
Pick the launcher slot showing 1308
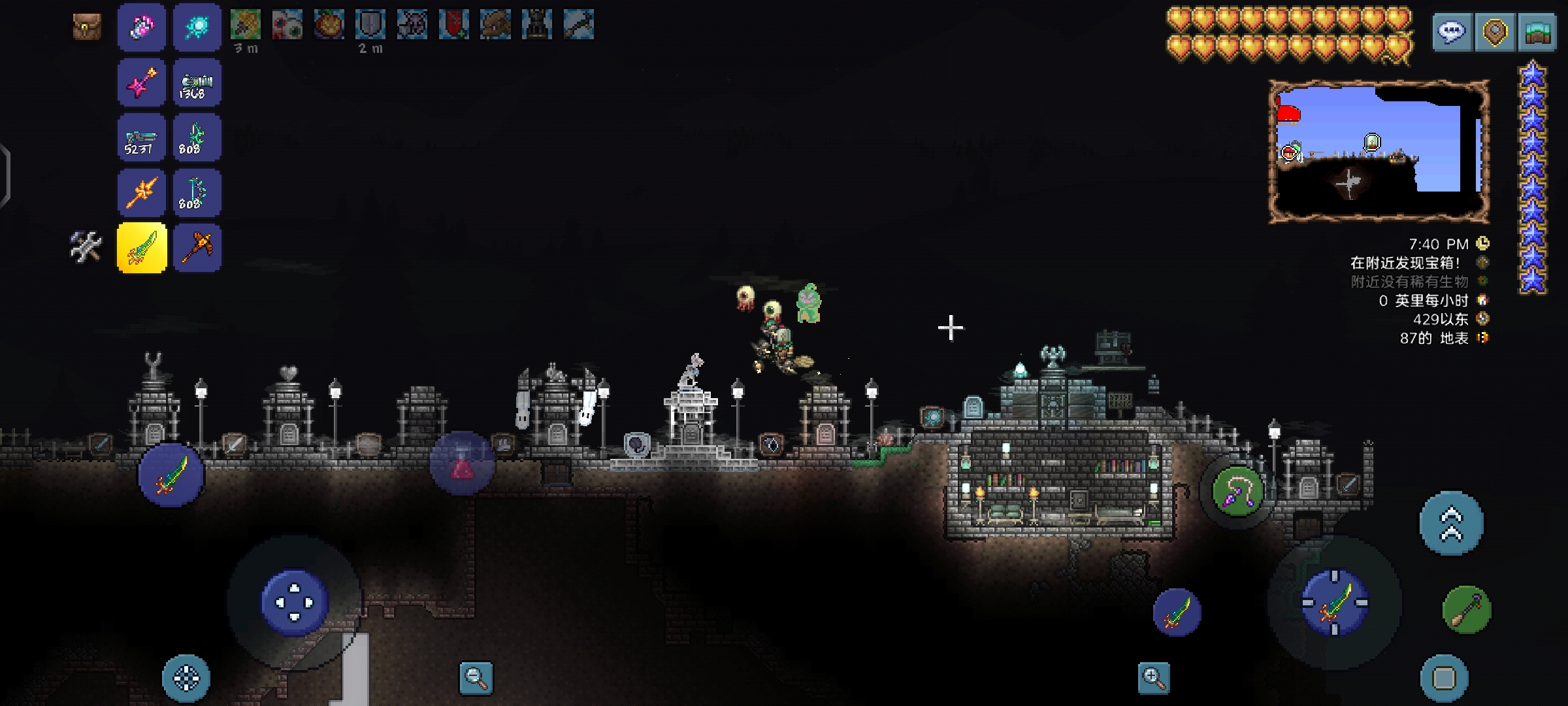197,83
